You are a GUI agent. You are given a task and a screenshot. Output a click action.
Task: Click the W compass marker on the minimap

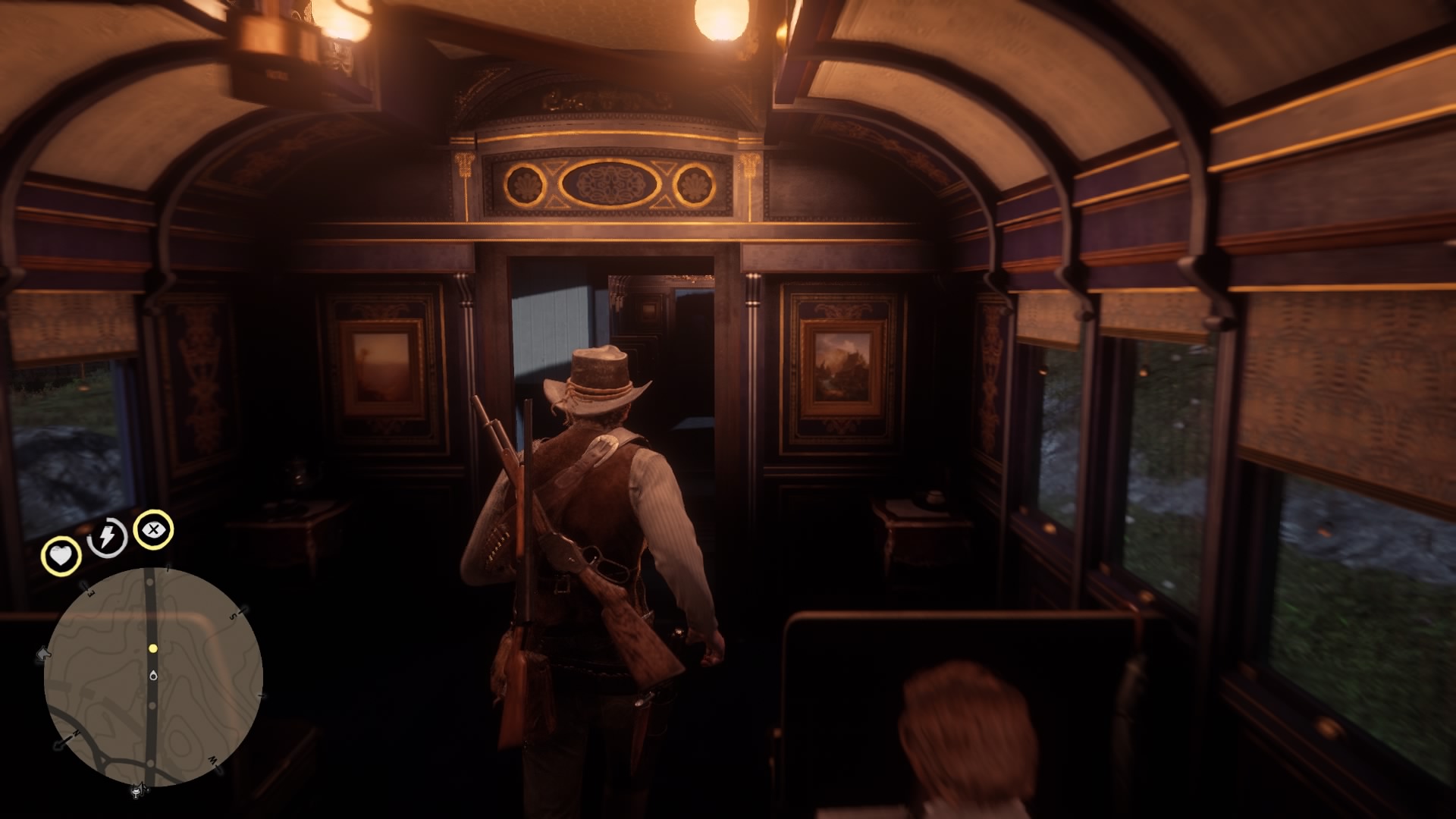click(213, 760)
